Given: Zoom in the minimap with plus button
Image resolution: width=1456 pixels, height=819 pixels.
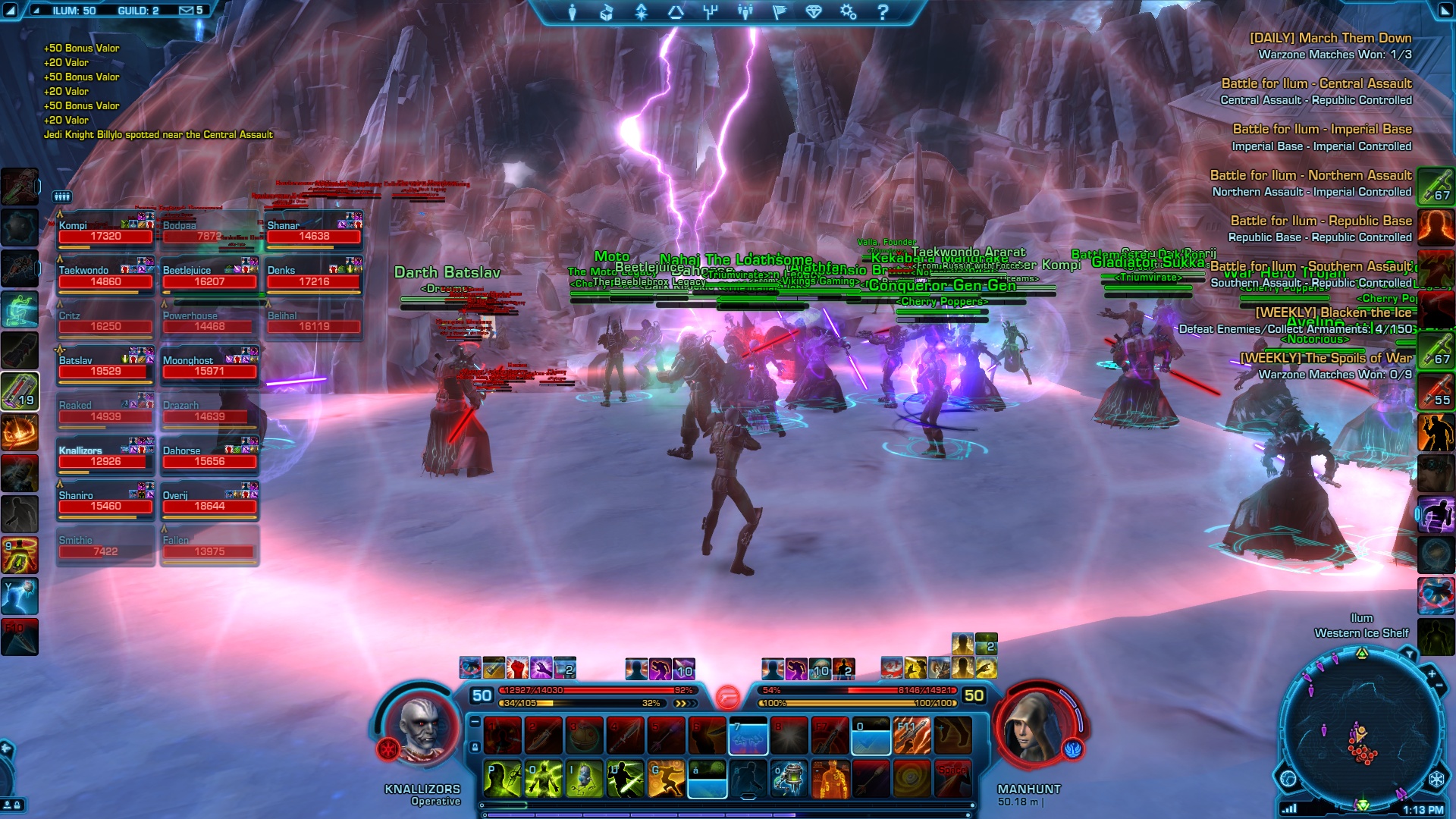Looking at the screenshot, I should click(x=1432, y=673).
